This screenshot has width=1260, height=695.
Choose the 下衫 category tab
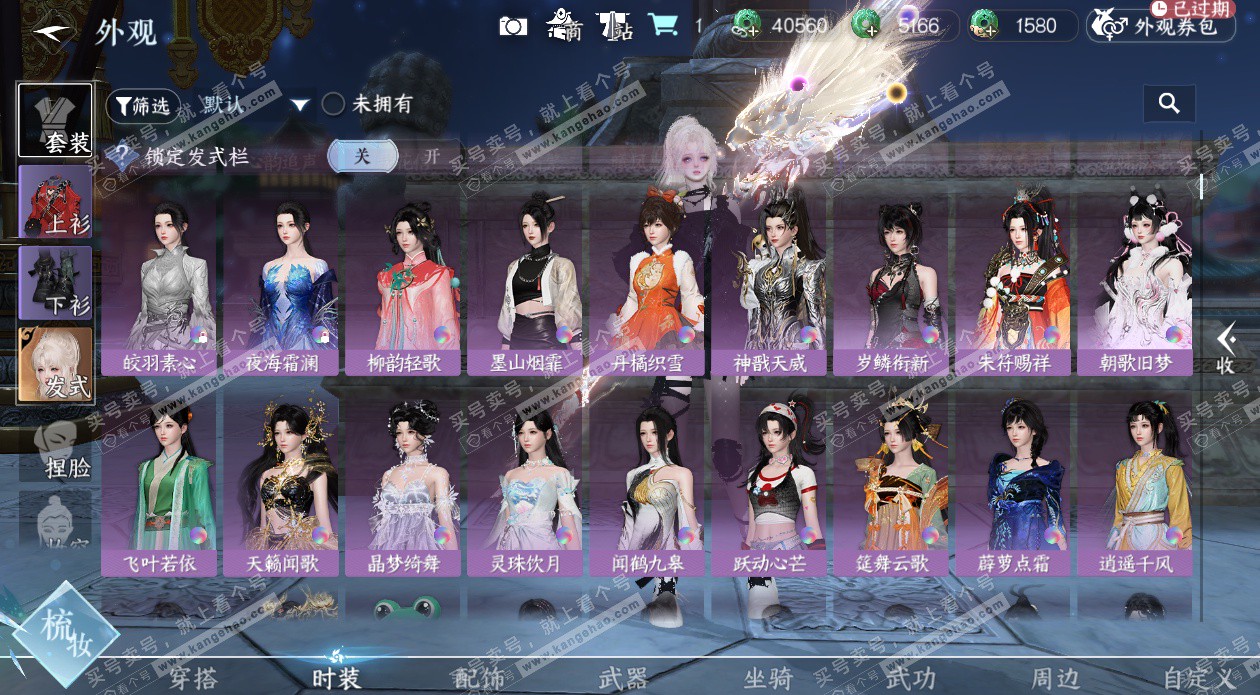tap(56, 283)
